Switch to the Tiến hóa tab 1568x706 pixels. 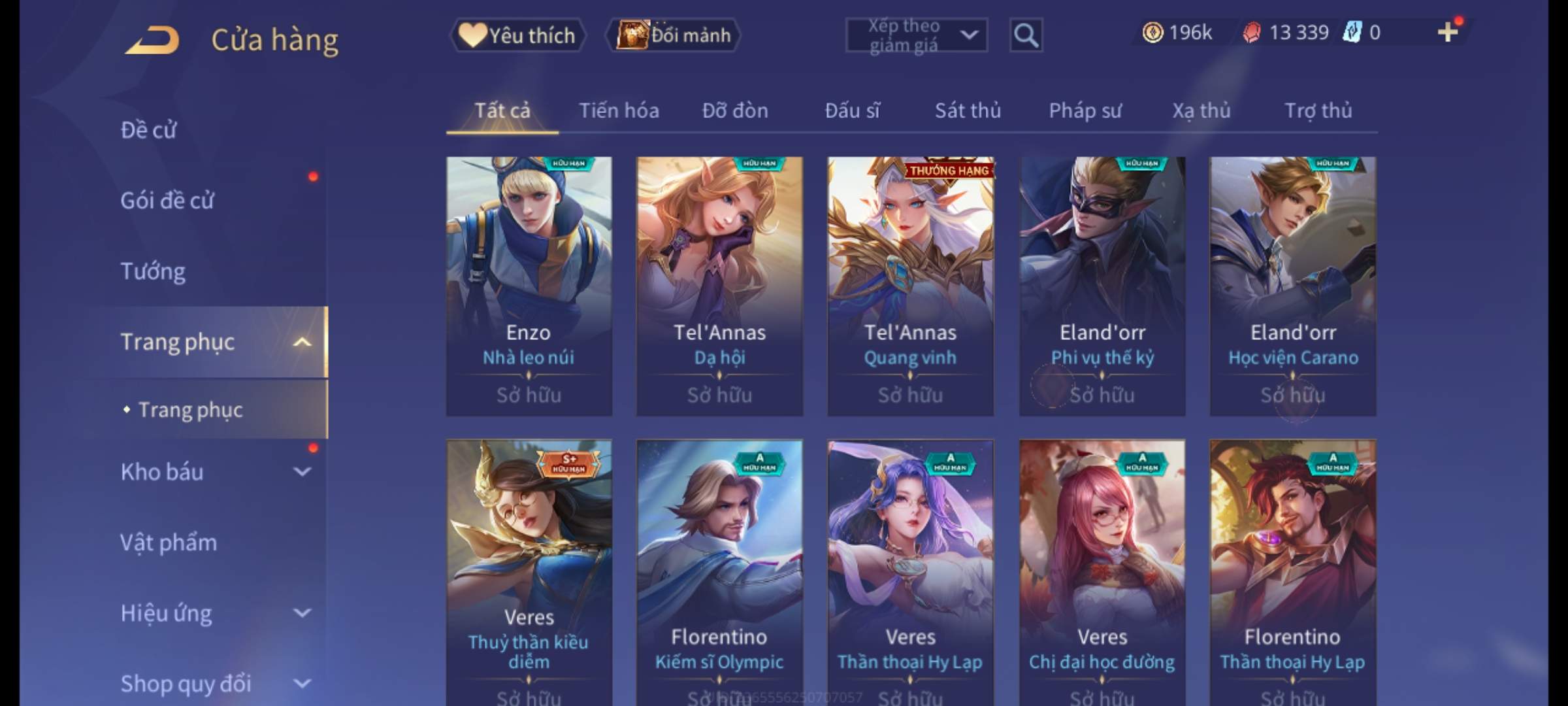tap(619, 110)
